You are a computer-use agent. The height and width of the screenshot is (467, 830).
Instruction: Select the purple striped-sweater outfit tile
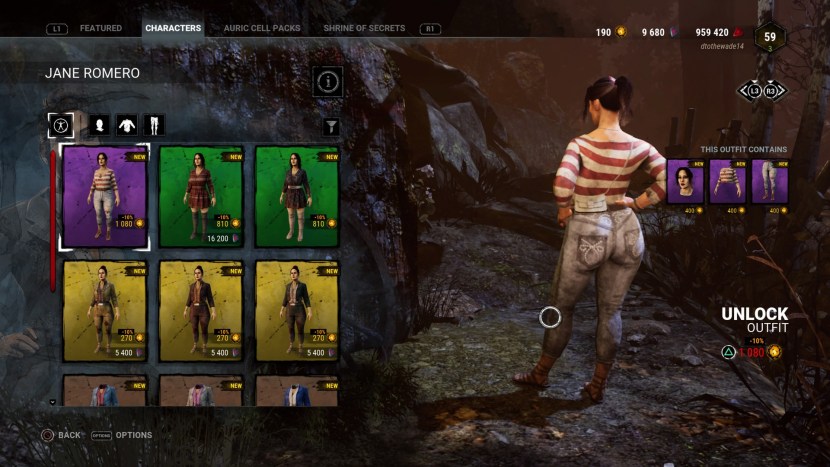point(105,196)
